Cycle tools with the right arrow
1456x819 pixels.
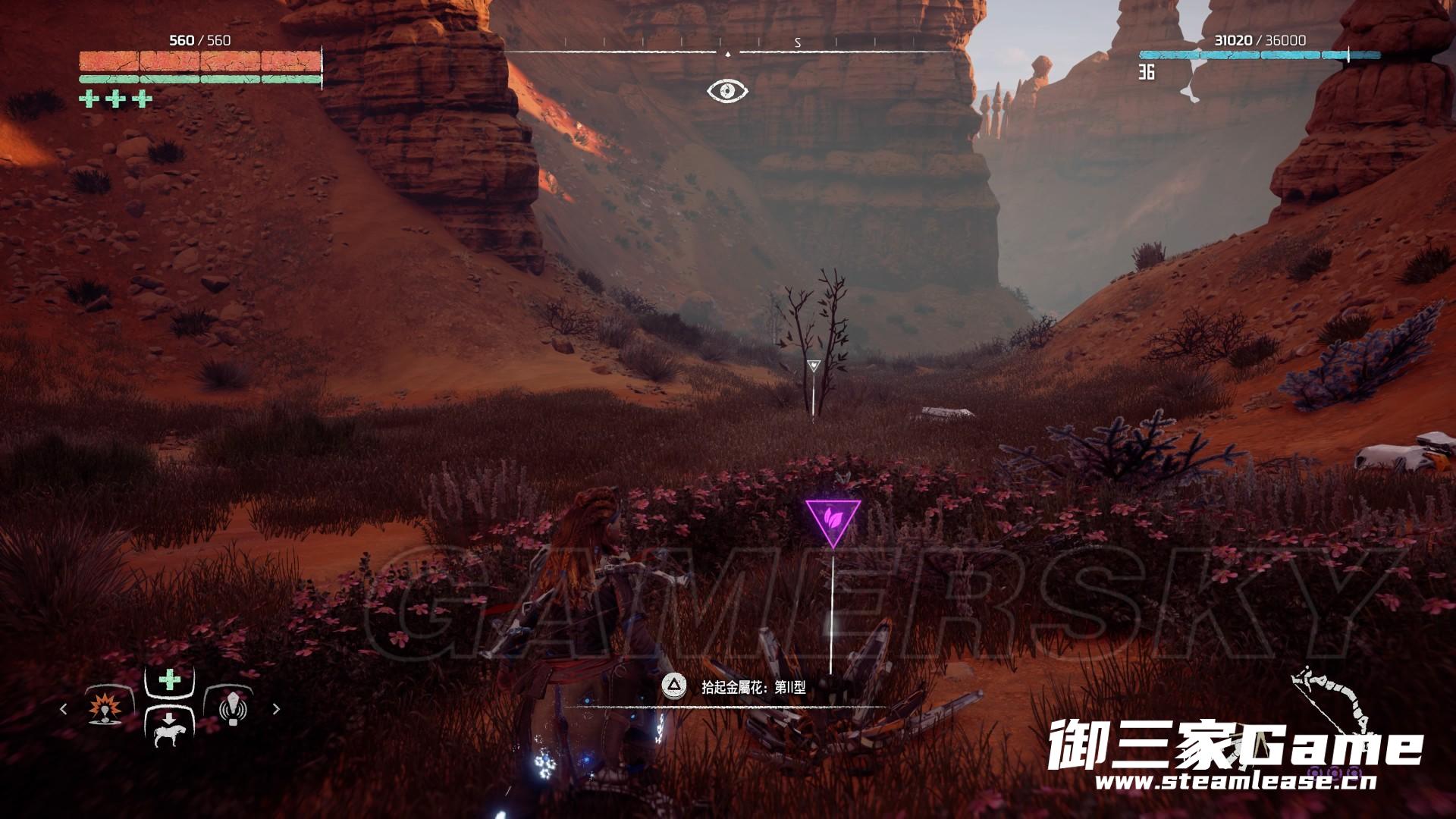[276, 709]
